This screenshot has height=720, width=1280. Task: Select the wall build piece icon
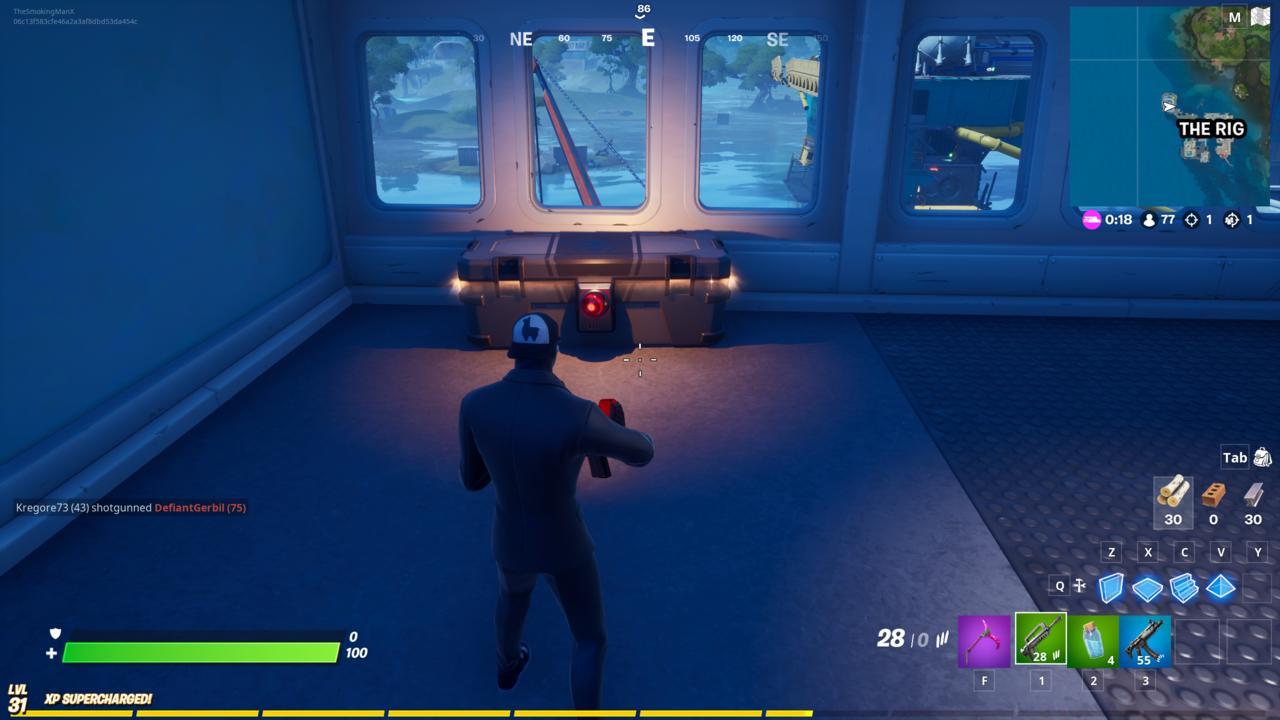1110,589
